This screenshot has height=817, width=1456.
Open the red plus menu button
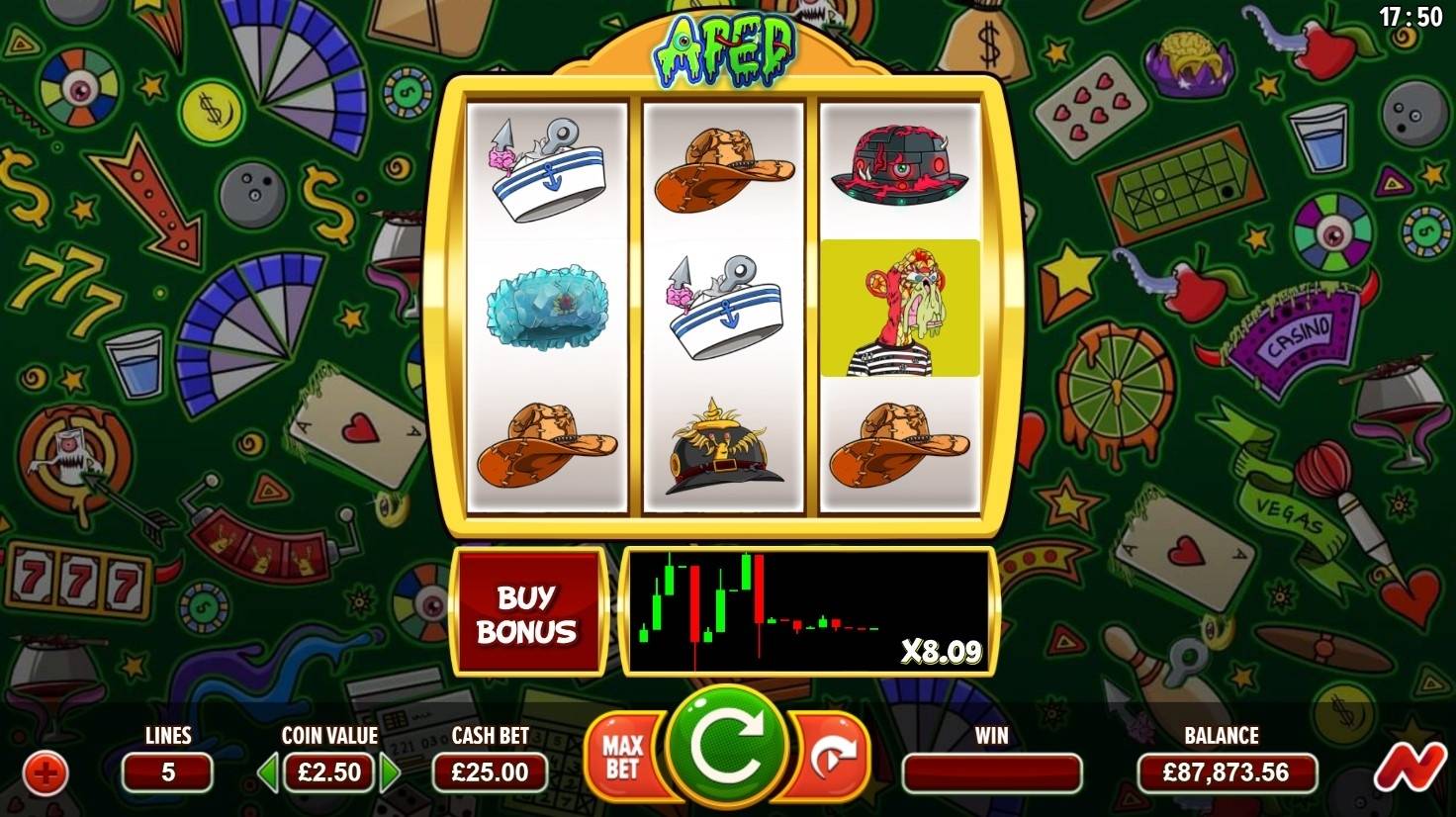coord(45,772)
